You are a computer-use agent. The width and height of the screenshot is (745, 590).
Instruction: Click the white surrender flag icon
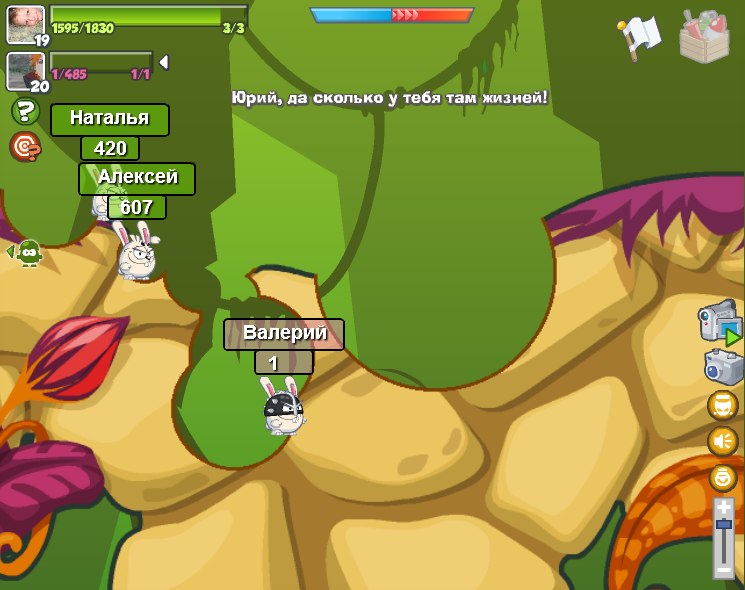640,36
